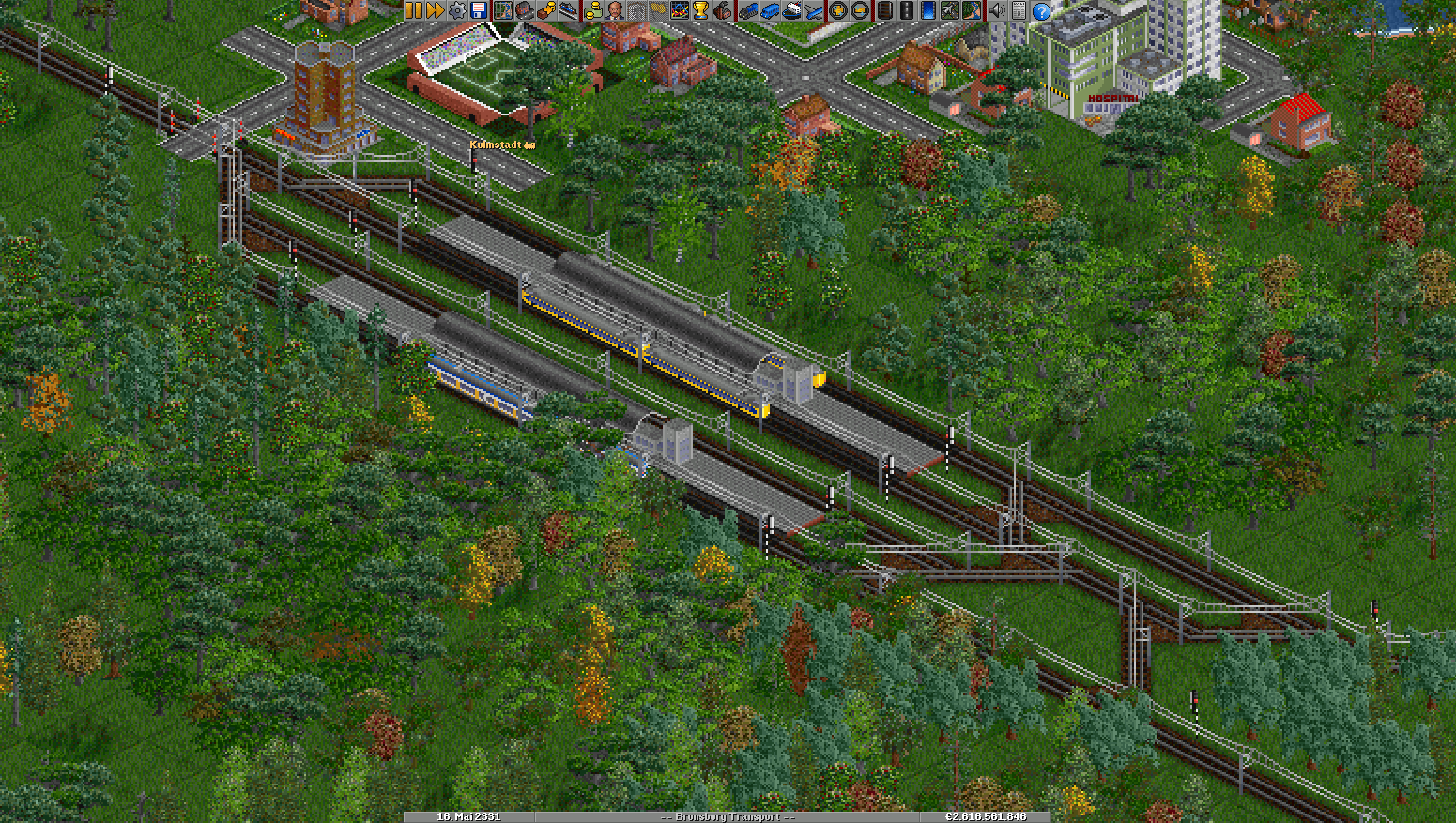Open the railway construction tool
The width and height of the screenshot is (1456, 823).
(883, 10)
